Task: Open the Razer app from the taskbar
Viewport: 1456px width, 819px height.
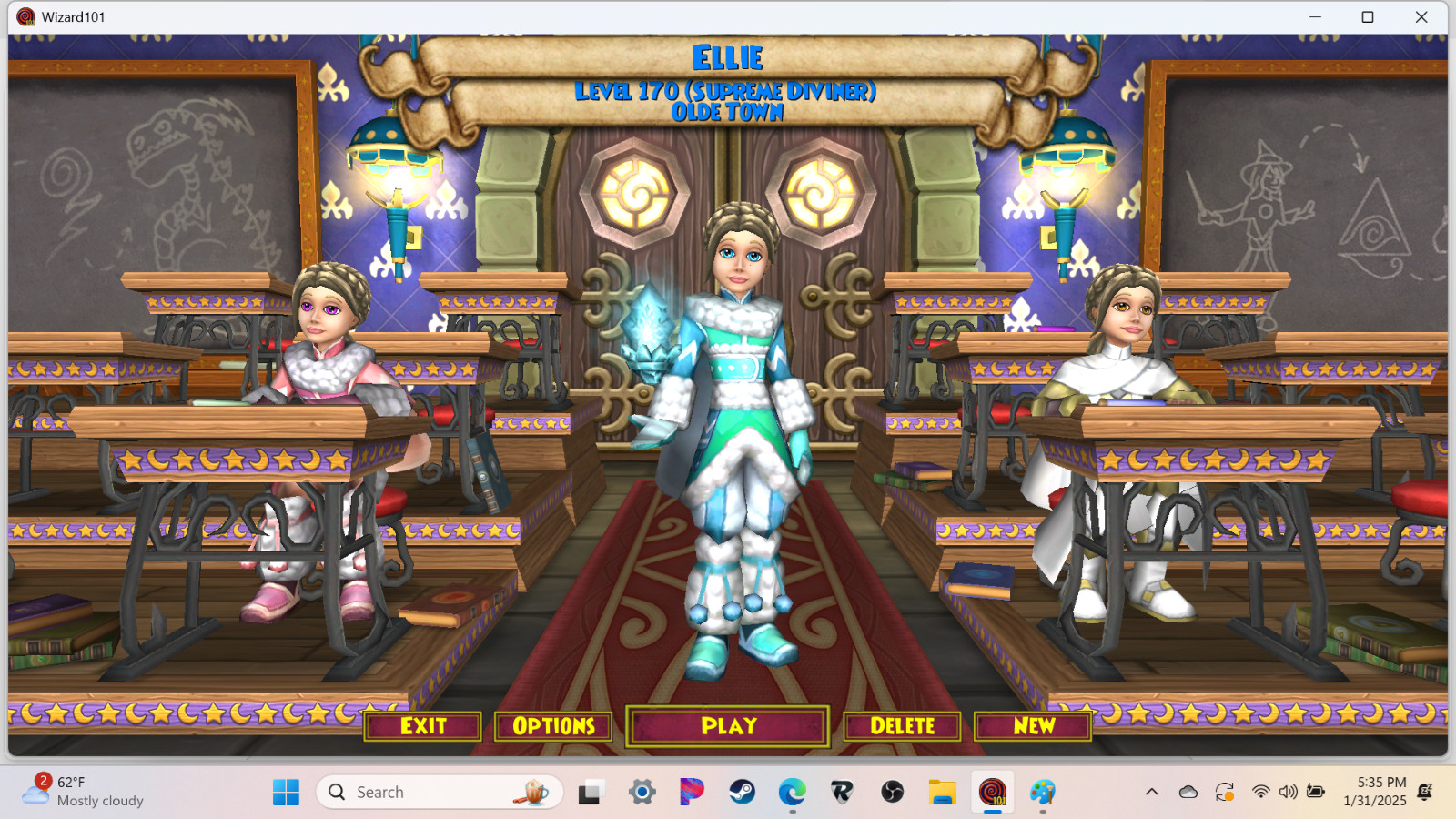Action: pos(842,793)
